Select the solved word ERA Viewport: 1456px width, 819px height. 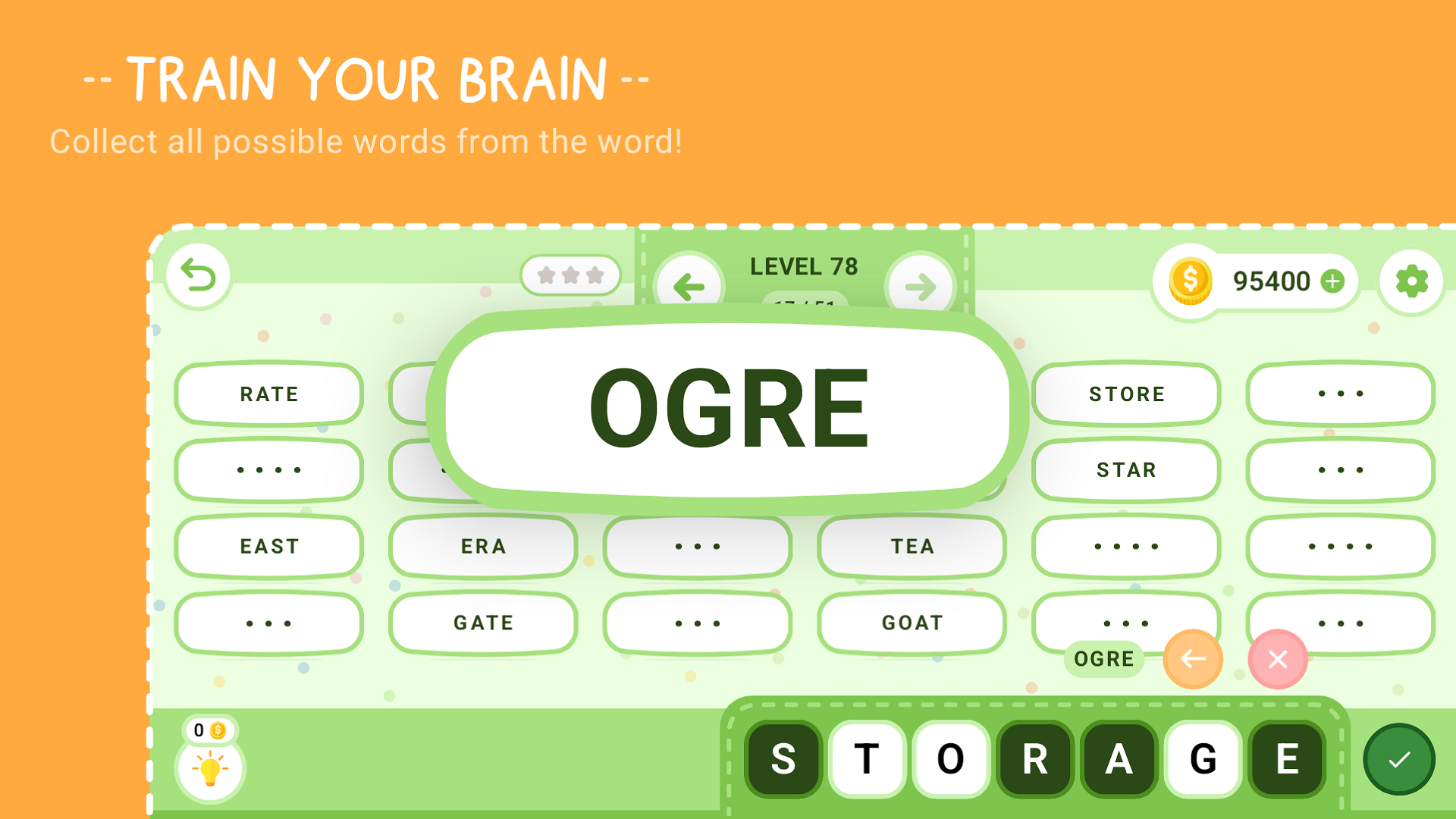[x=482, y=546]
